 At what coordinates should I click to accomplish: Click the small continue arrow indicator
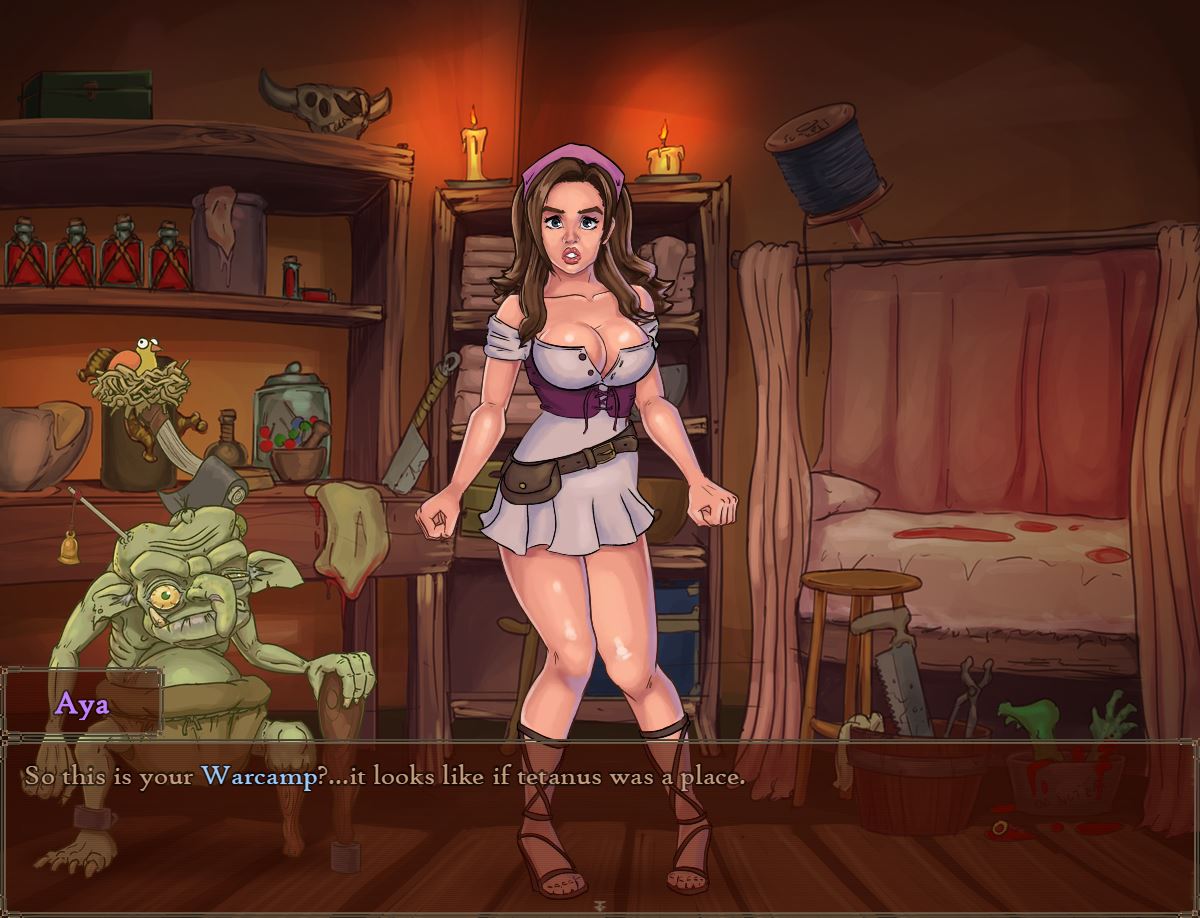click(x=600, y=907)
